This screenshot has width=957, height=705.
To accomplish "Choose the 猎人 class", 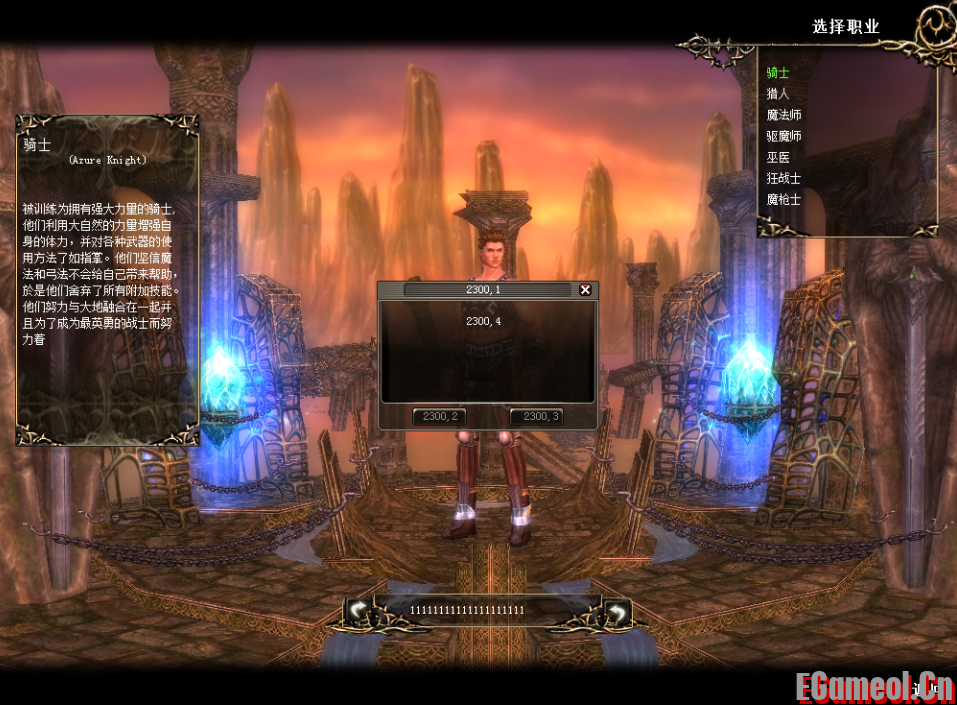I will coord(778,94).
